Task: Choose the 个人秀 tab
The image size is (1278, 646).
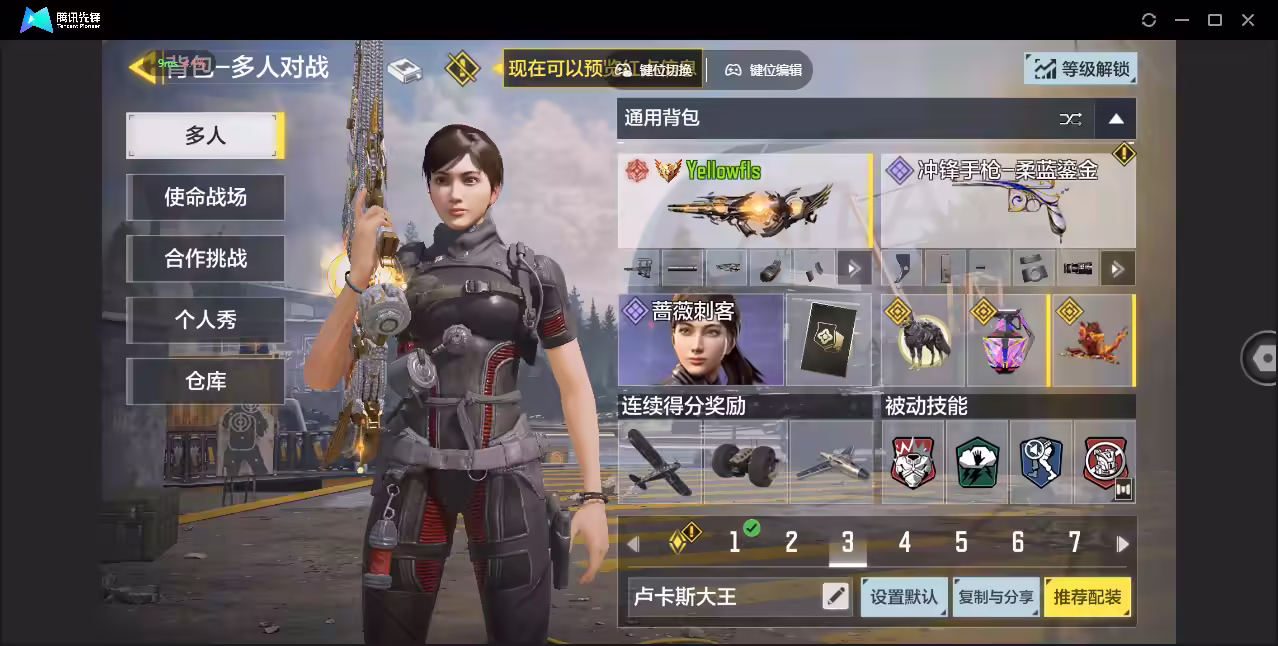Action: [x=205, y=320]
